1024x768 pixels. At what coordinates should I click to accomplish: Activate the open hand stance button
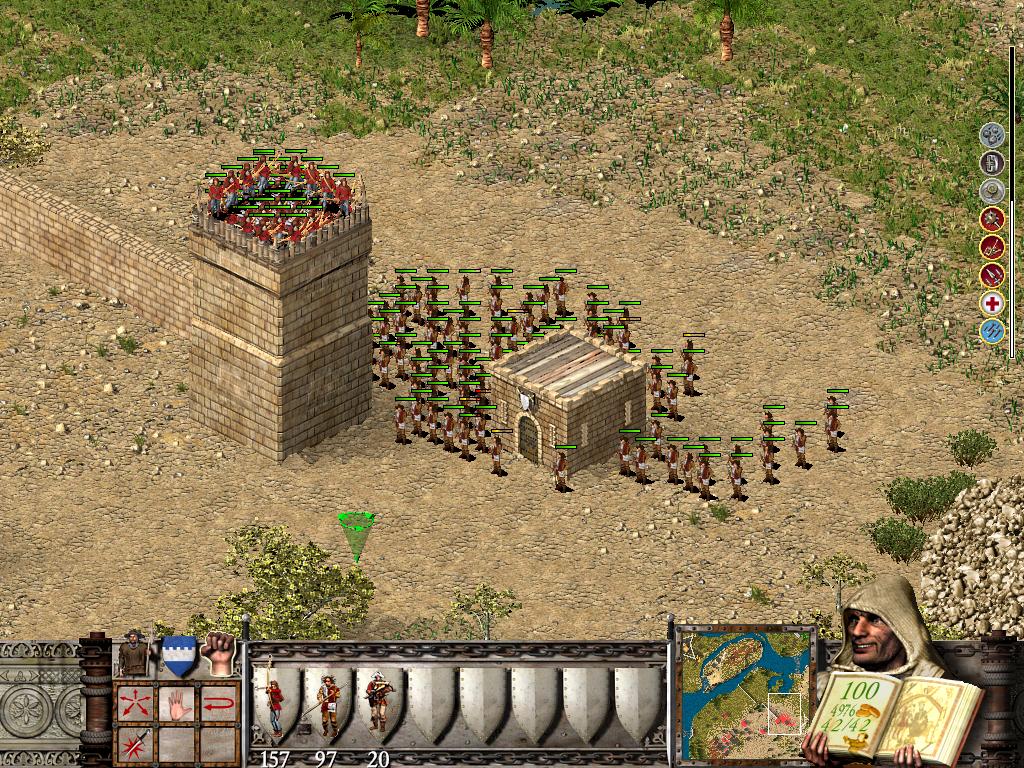click(178, 703)
